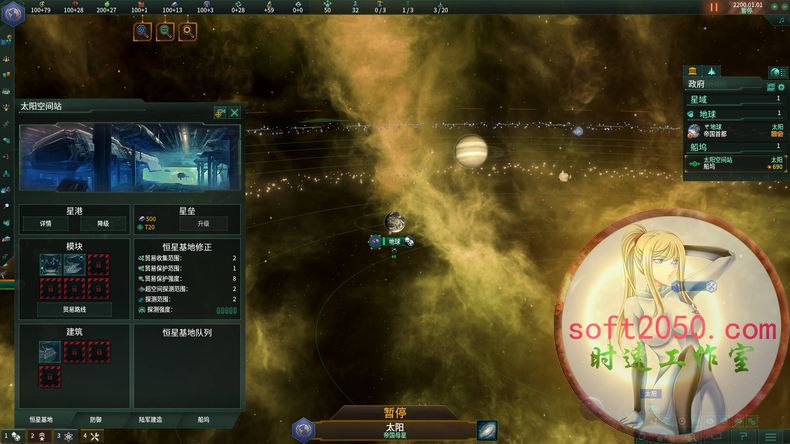Switch to the 防御 defense tab
The height and width of the screenshot is (444, 790).
(x=95, y=420)
